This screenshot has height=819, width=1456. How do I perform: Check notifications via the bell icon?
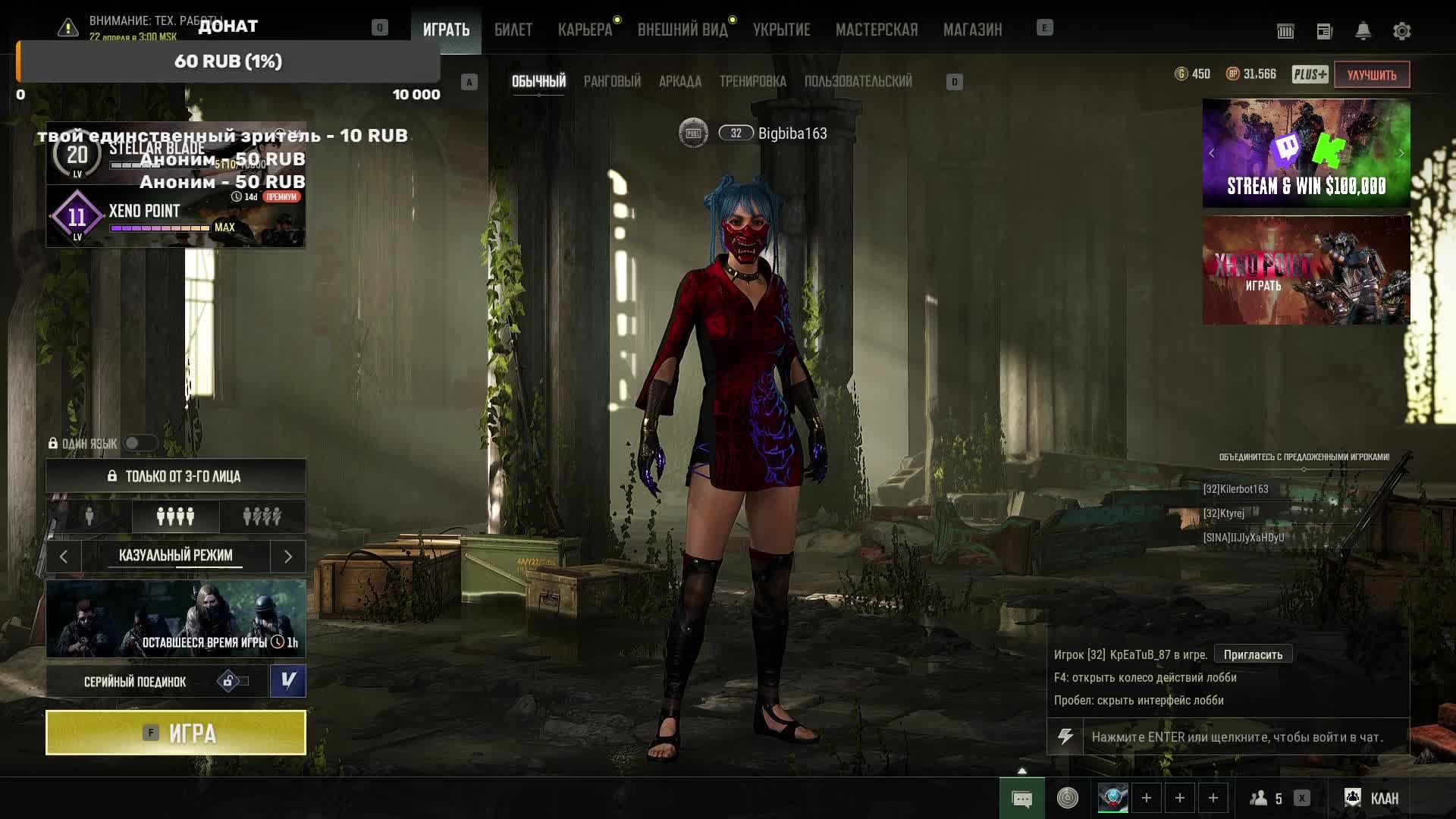pos(1363,31)
